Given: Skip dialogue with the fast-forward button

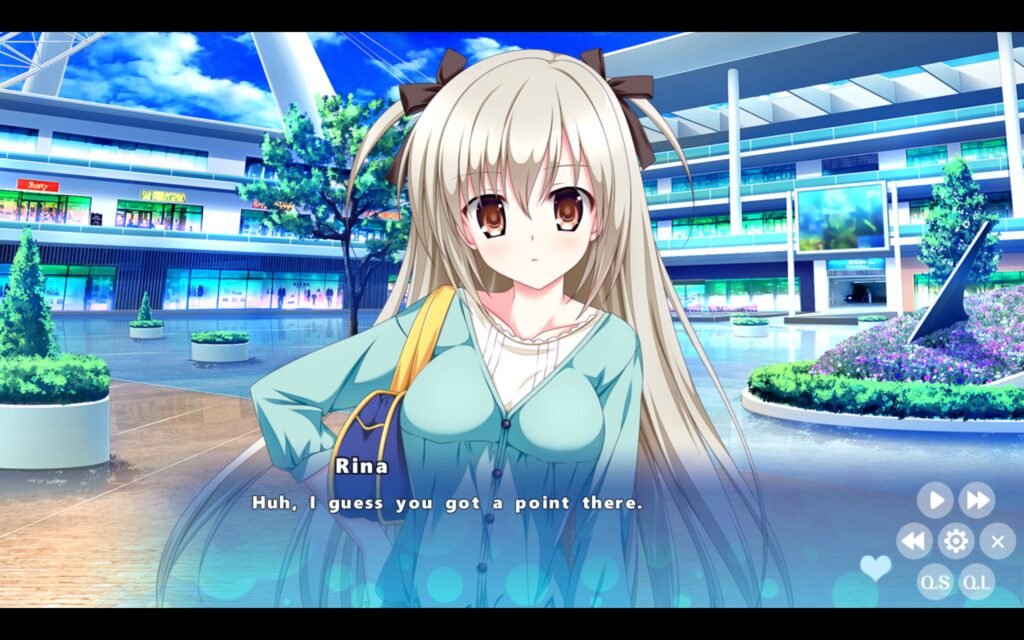Looking at the screenshot, I should pyautogui.click(x=977, y=499).
